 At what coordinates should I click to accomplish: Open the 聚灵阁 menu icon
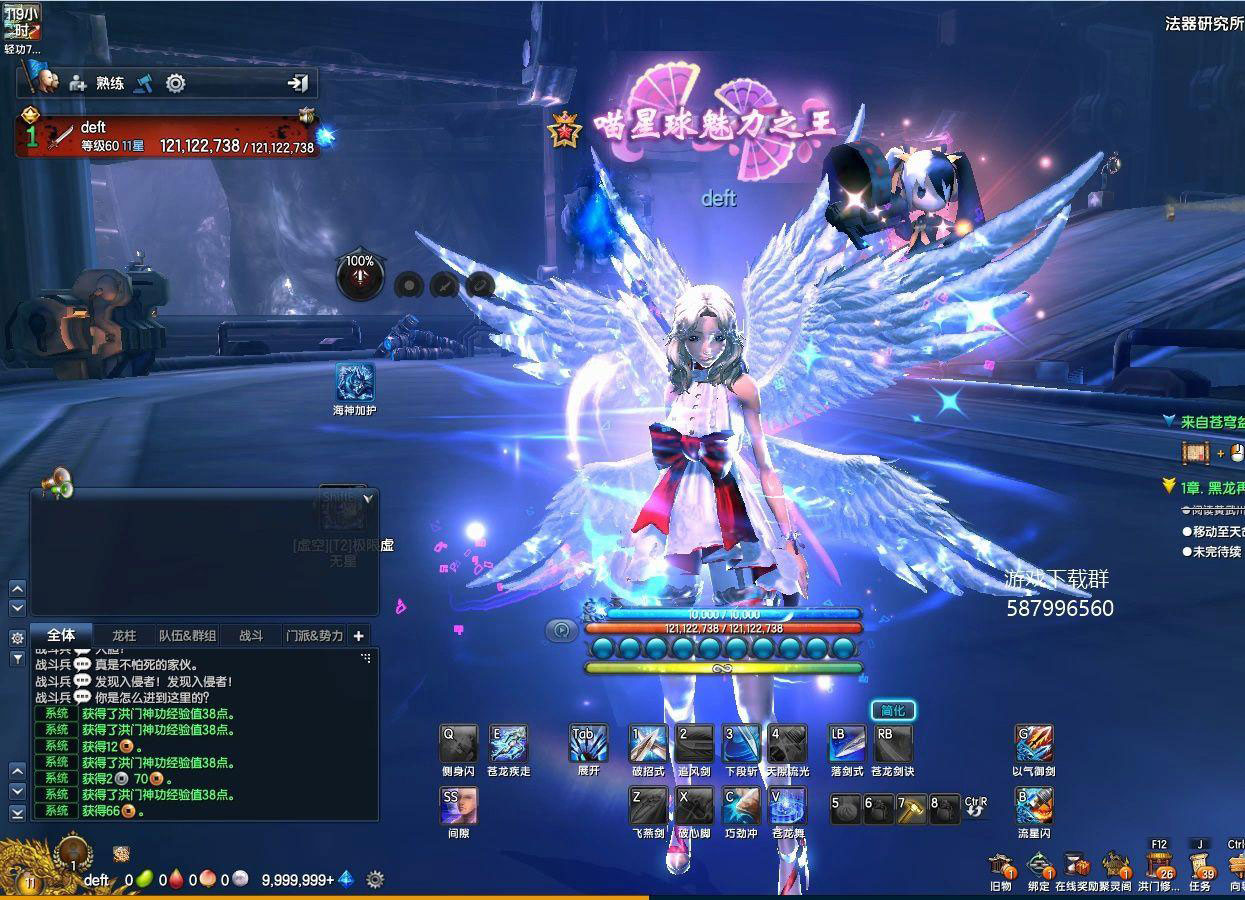pos(1115,866)
